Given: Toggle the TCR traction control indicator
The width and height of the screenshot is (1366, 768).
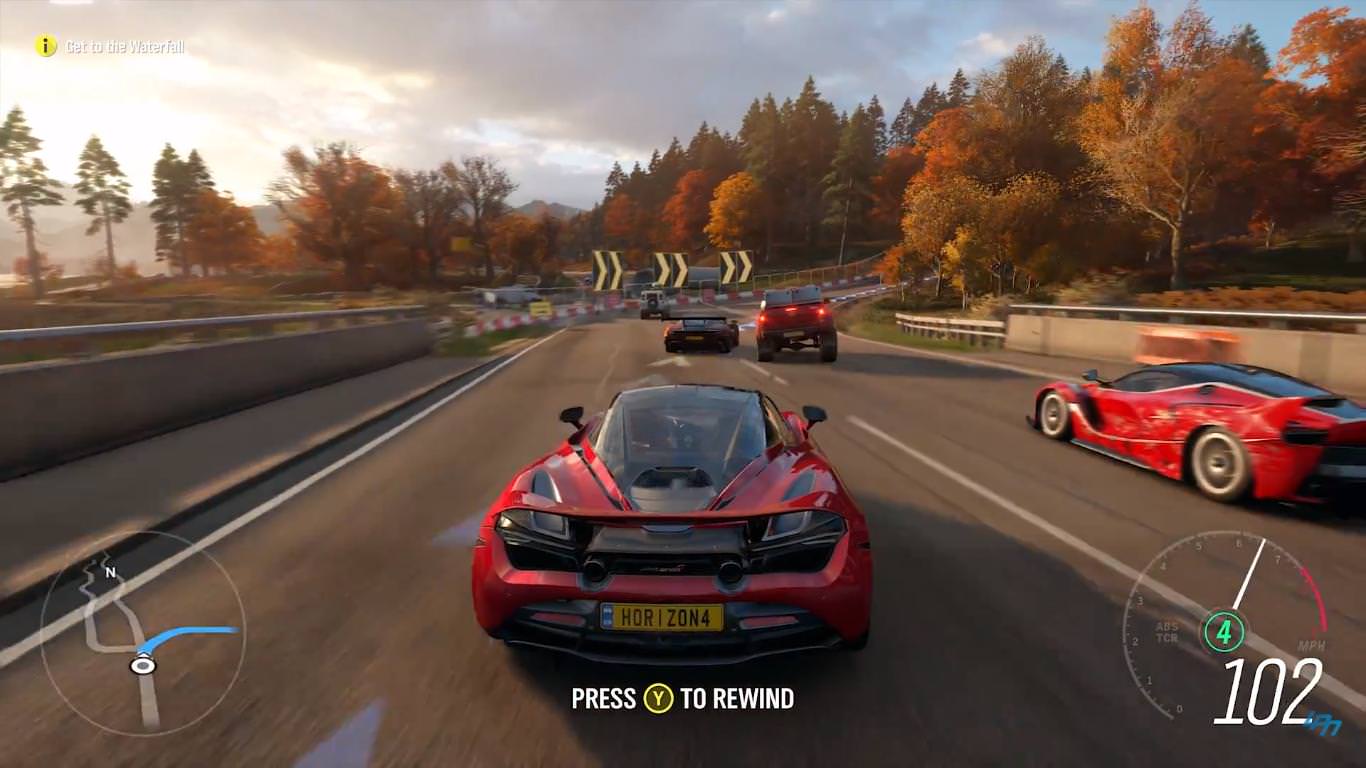Looking at the screenshot, I should coord(1168,636).
